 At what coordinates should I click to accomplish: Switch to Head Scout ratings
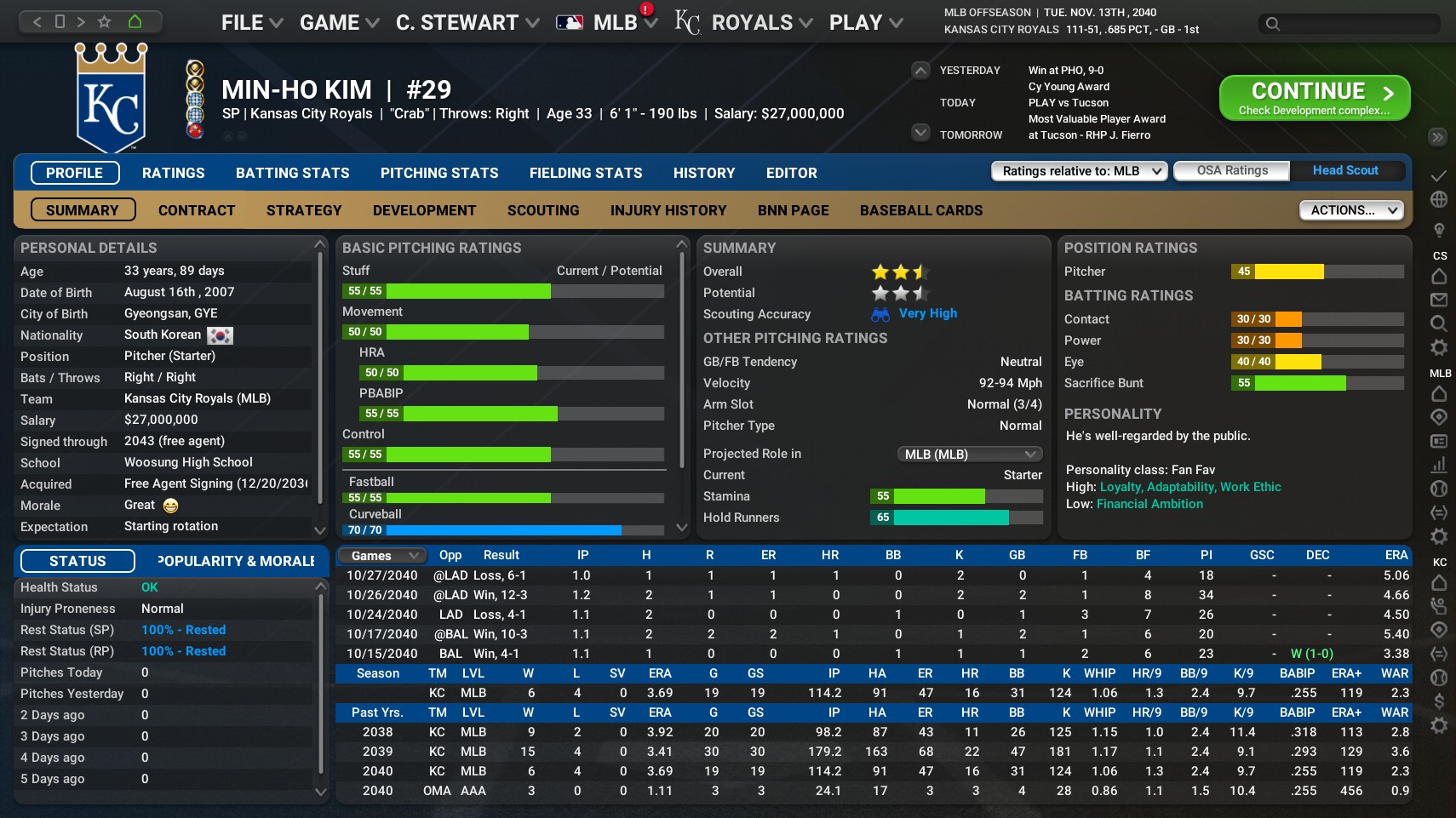pyautogui.click(x=1345, y=170)
